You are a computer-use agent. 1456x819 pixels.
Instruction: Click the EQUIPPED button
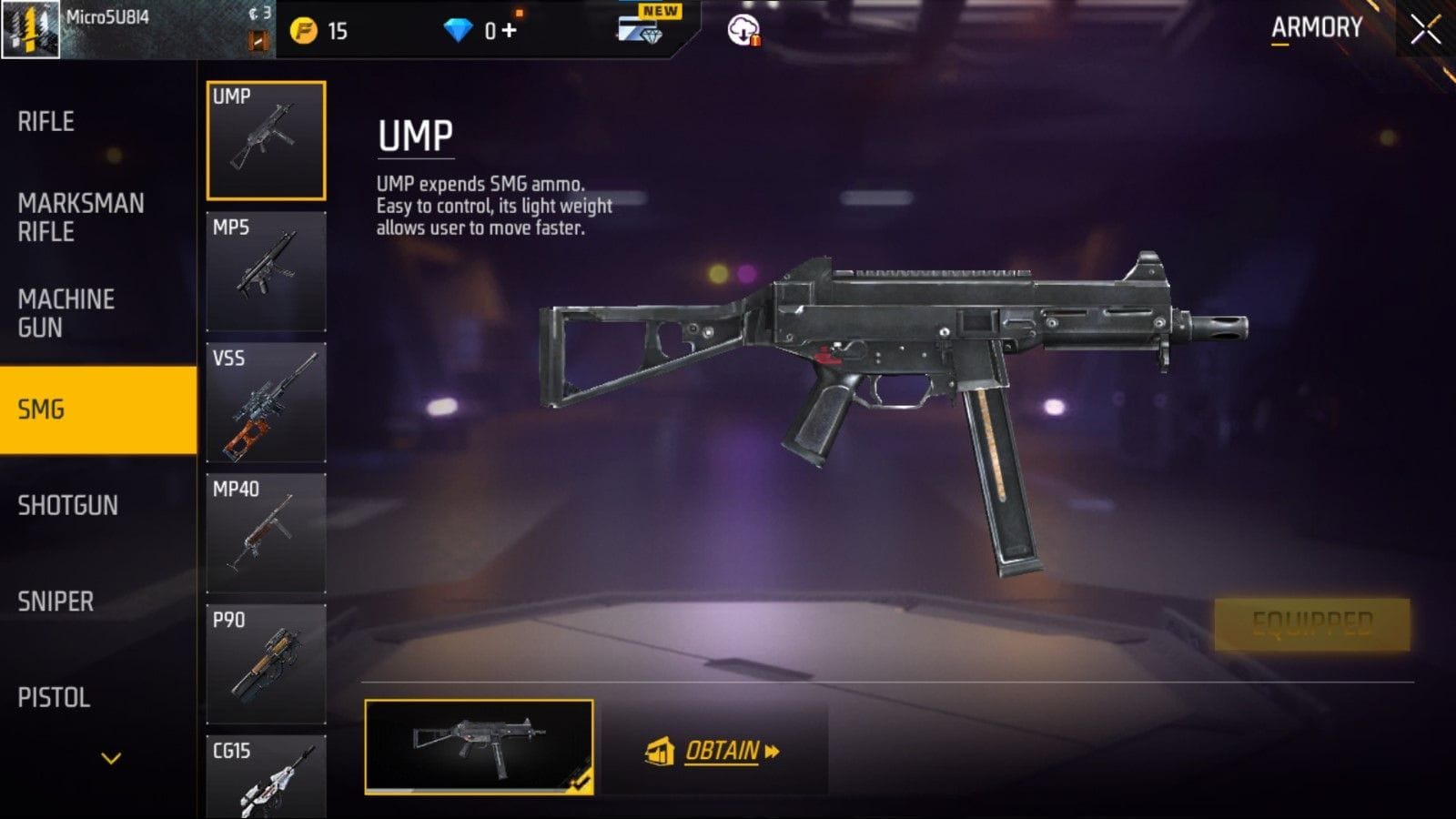[1313, 622]
